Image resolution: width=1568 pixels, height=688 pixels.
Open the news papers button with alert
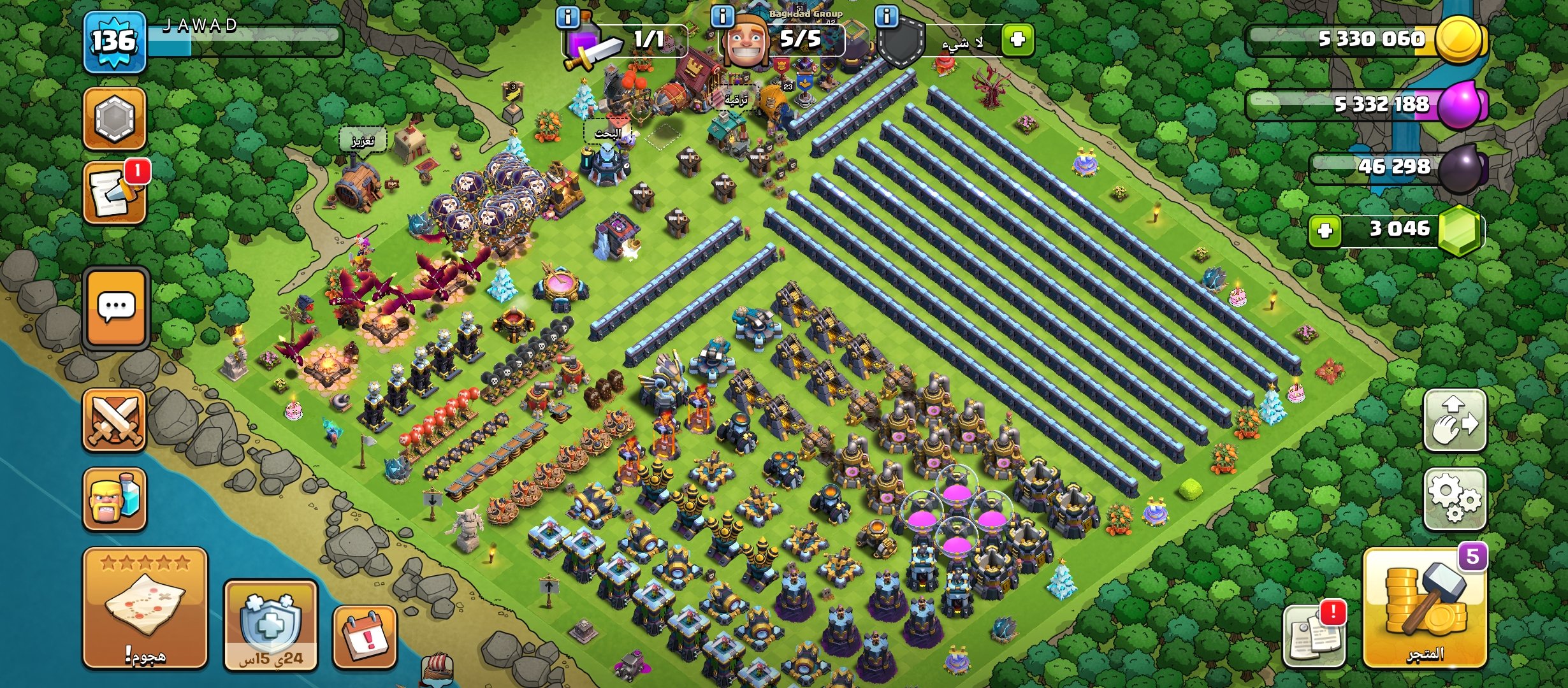(x=1314, y=634)
